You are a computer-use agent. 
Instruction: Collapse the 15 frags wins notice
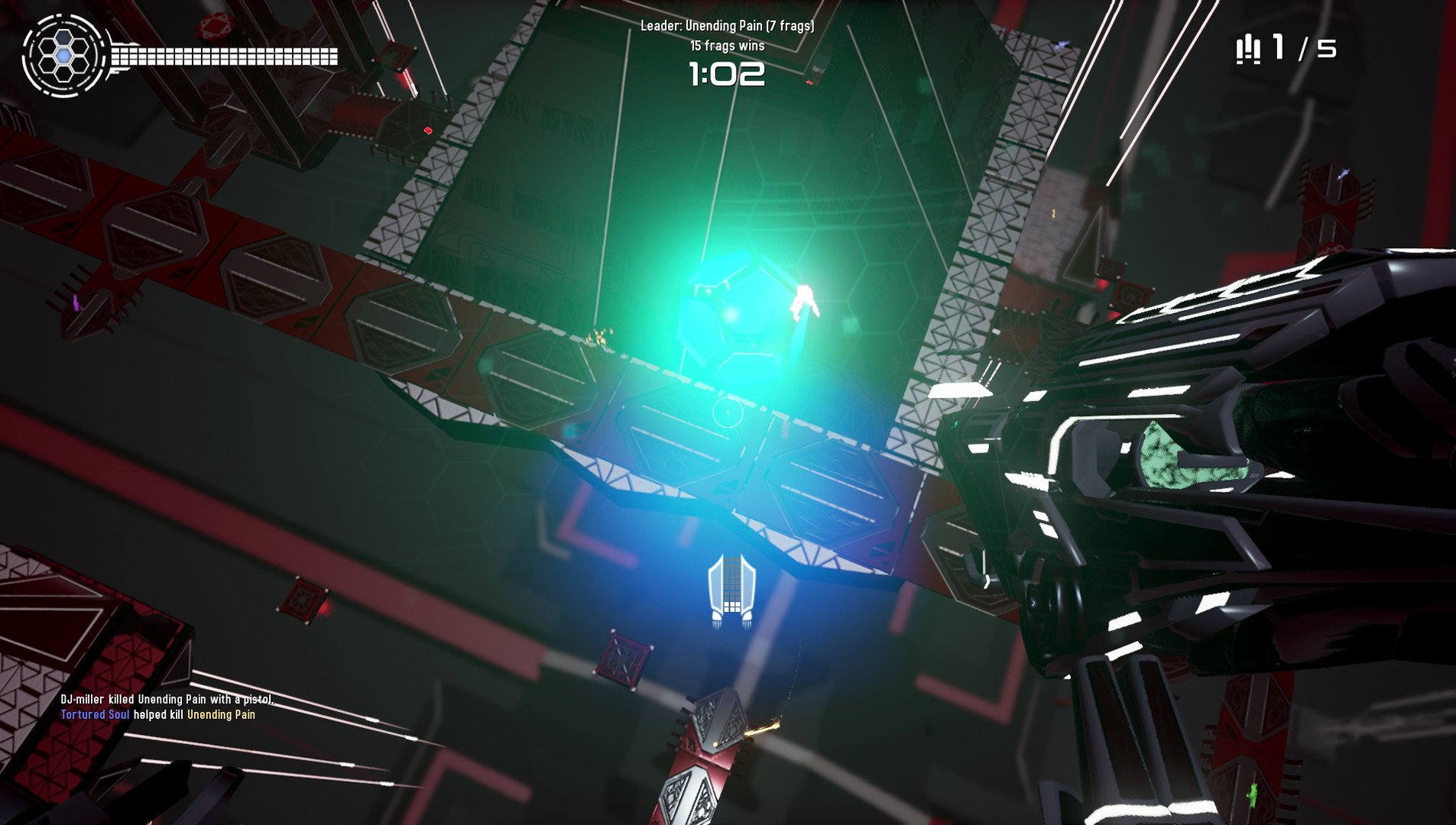point(727,45)
